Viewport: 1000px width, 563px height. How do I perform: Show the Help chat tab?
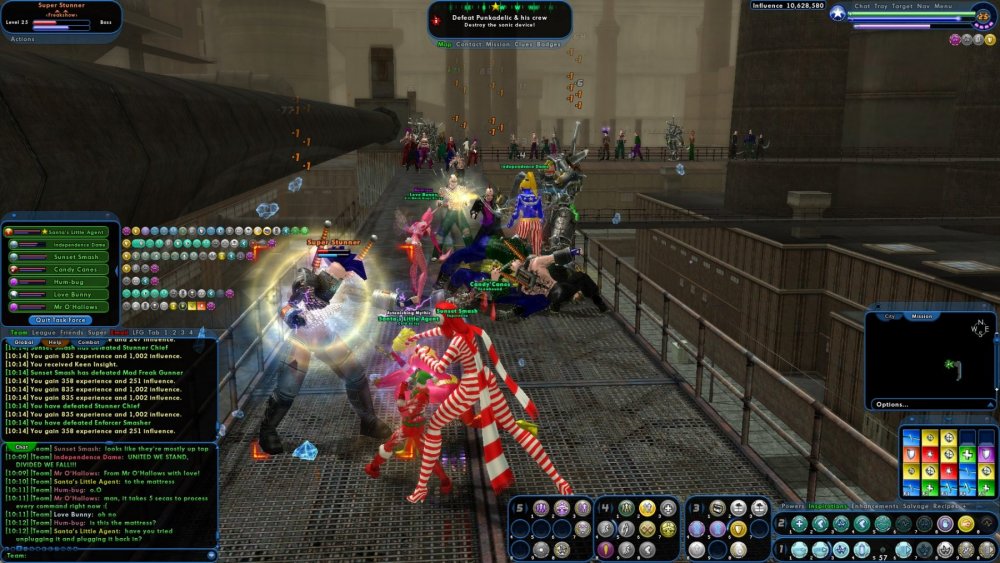tap(56, 342)
